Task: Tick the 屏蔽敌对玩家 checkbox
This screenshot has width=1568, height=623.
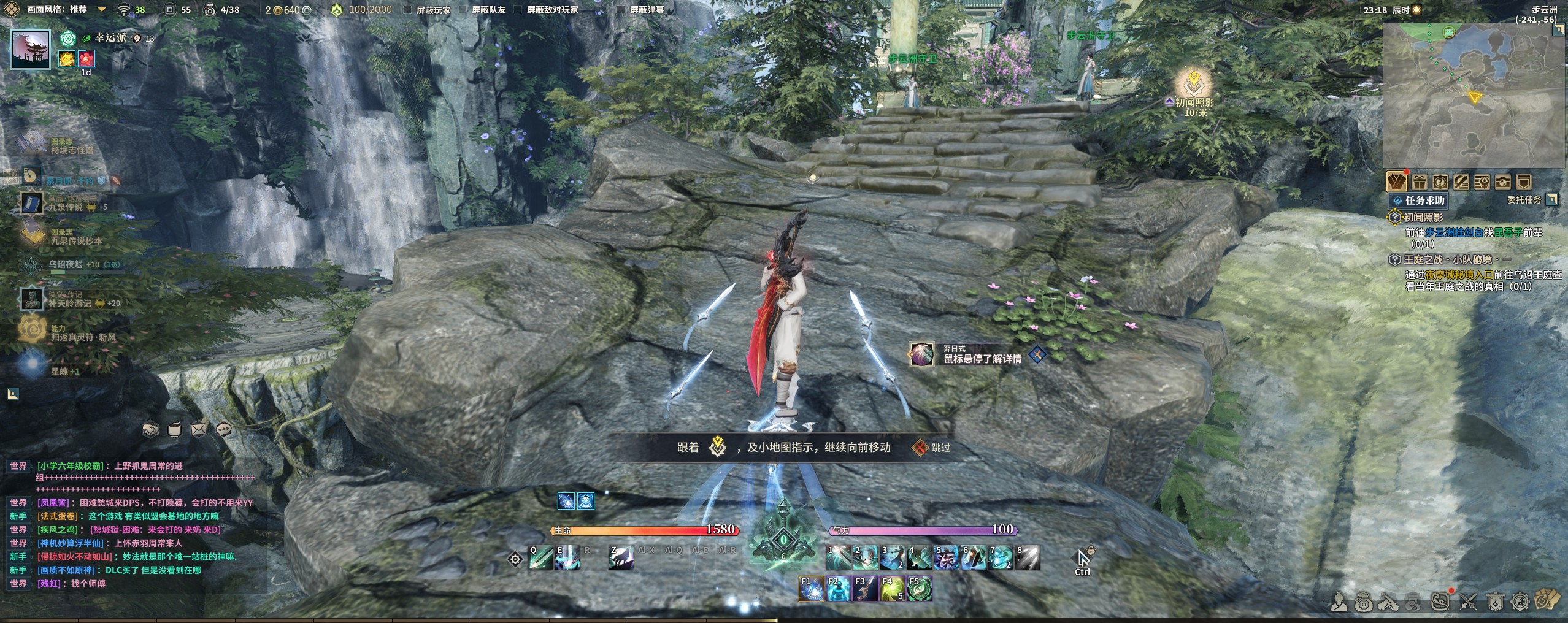Action: coord(518,10)
